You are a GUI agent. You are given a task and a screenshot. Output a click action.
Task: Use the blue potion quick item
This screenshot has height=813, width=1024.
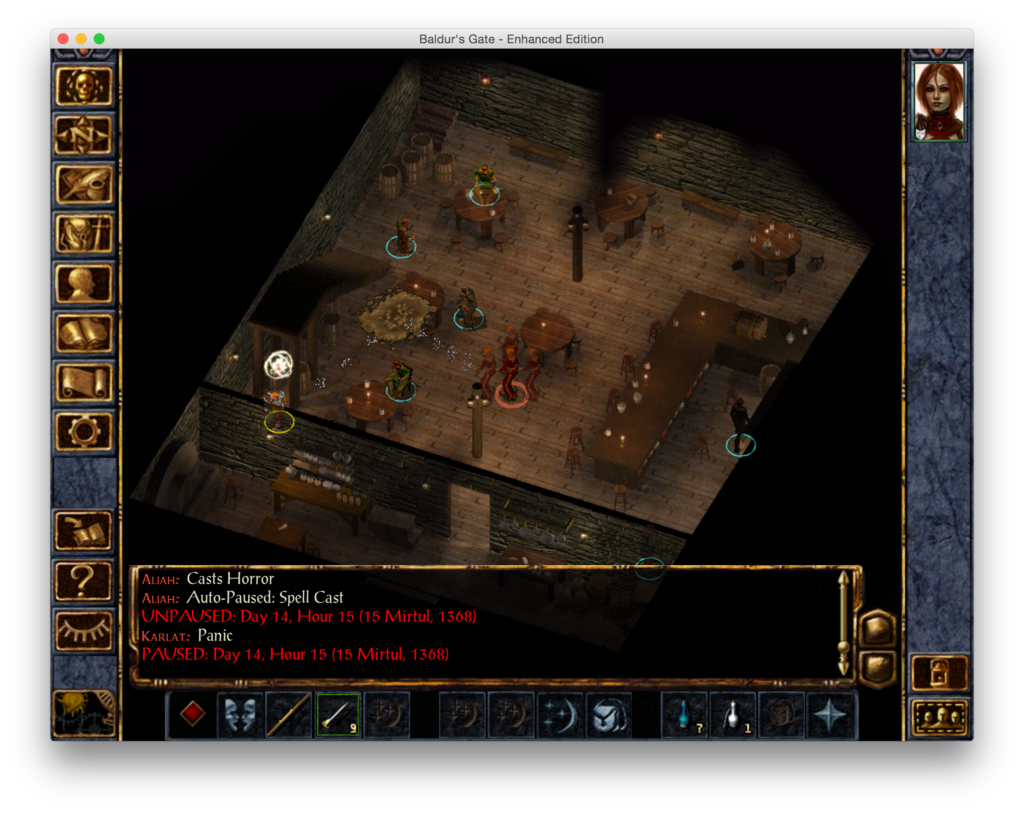click(684, 715)
